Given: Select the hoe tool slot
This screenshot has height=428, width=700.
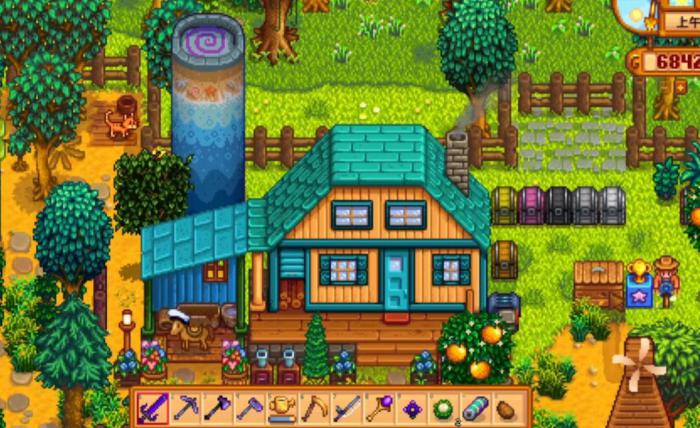Looking at the screenshot, I should (x=250, y=407).
